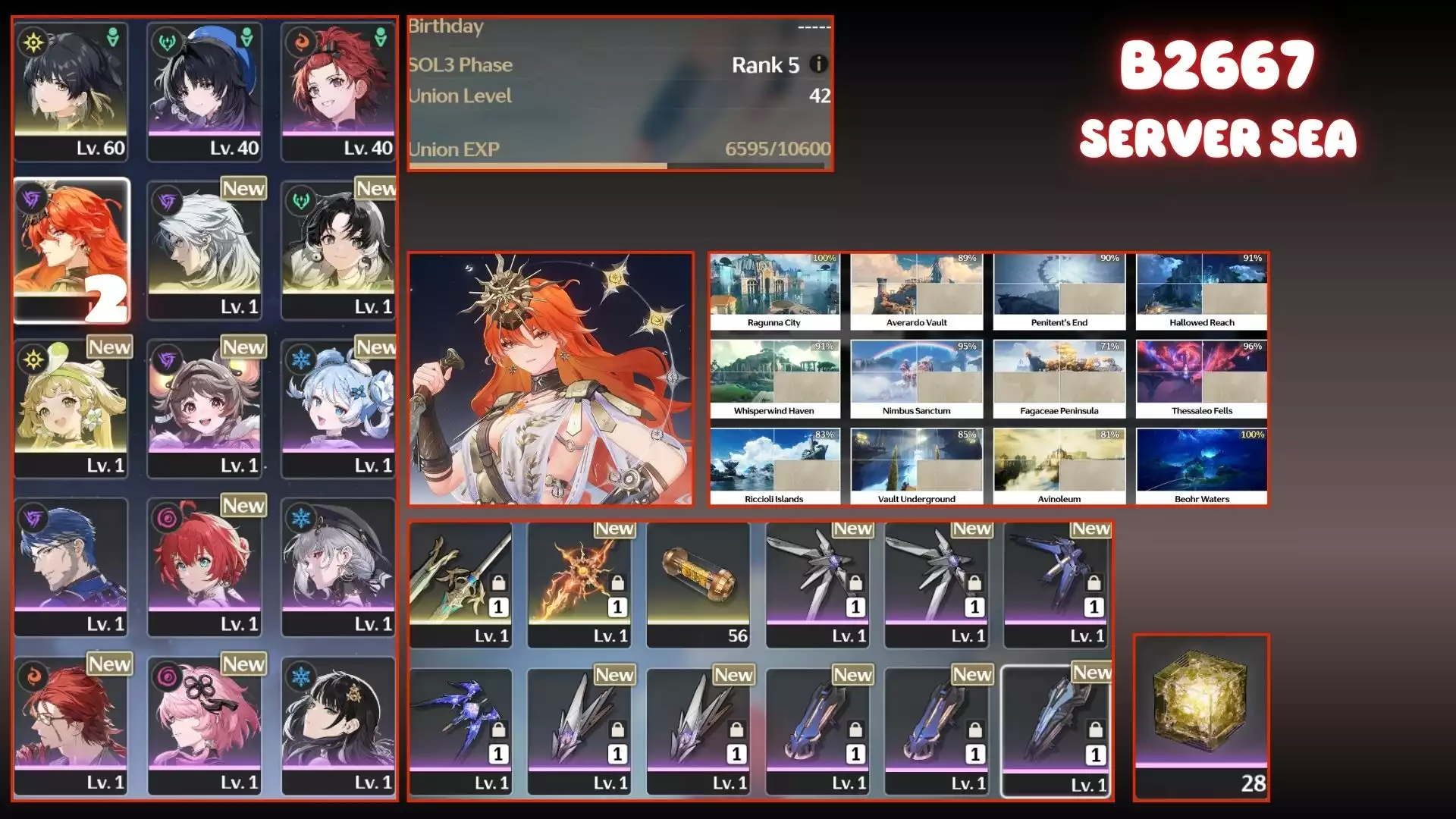Open the Nimbus Sanctum thumbnail
The height and width of the screenshot is (819, 1456).
916,379
